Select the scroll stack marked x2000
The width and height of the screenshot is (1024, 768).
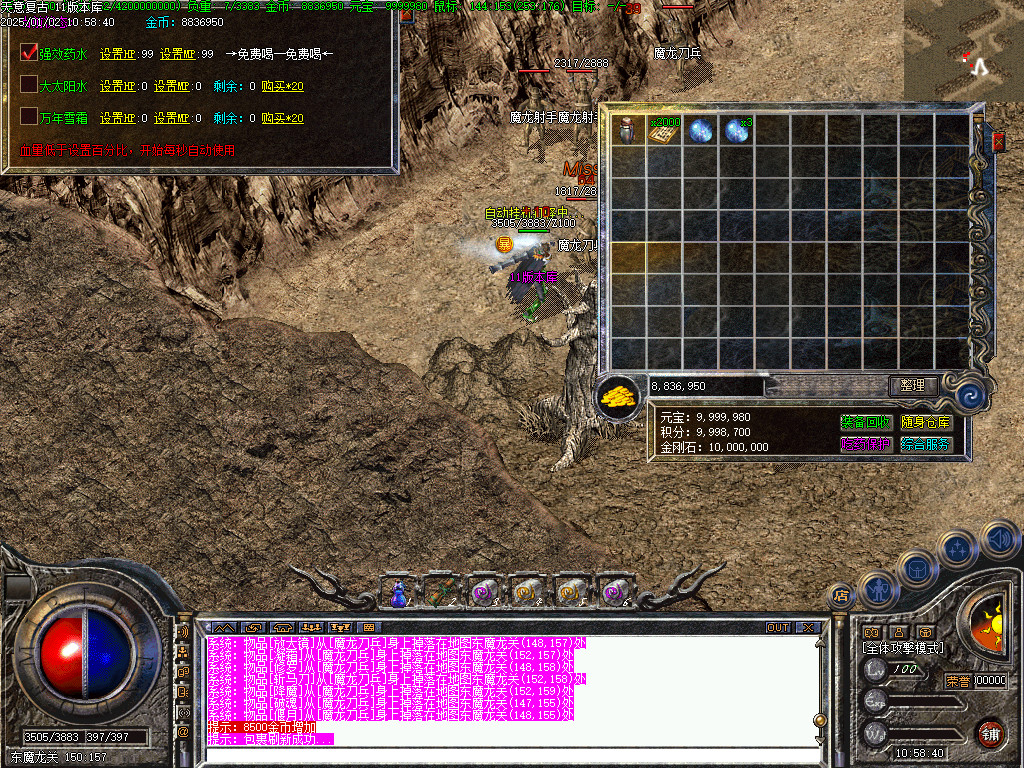[664, 131]
